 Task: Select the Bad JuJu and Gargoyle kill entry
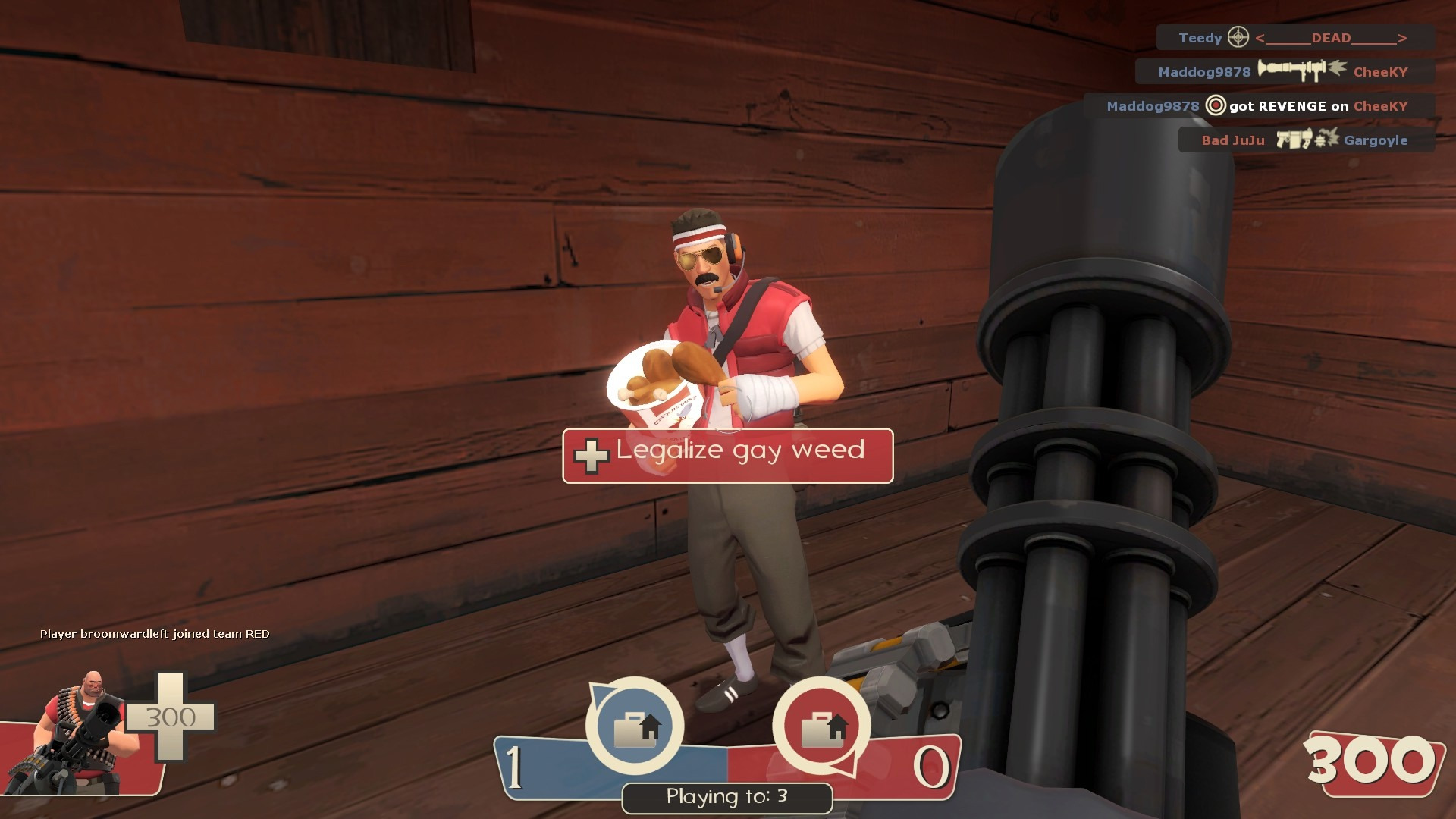click(1305, 140)
